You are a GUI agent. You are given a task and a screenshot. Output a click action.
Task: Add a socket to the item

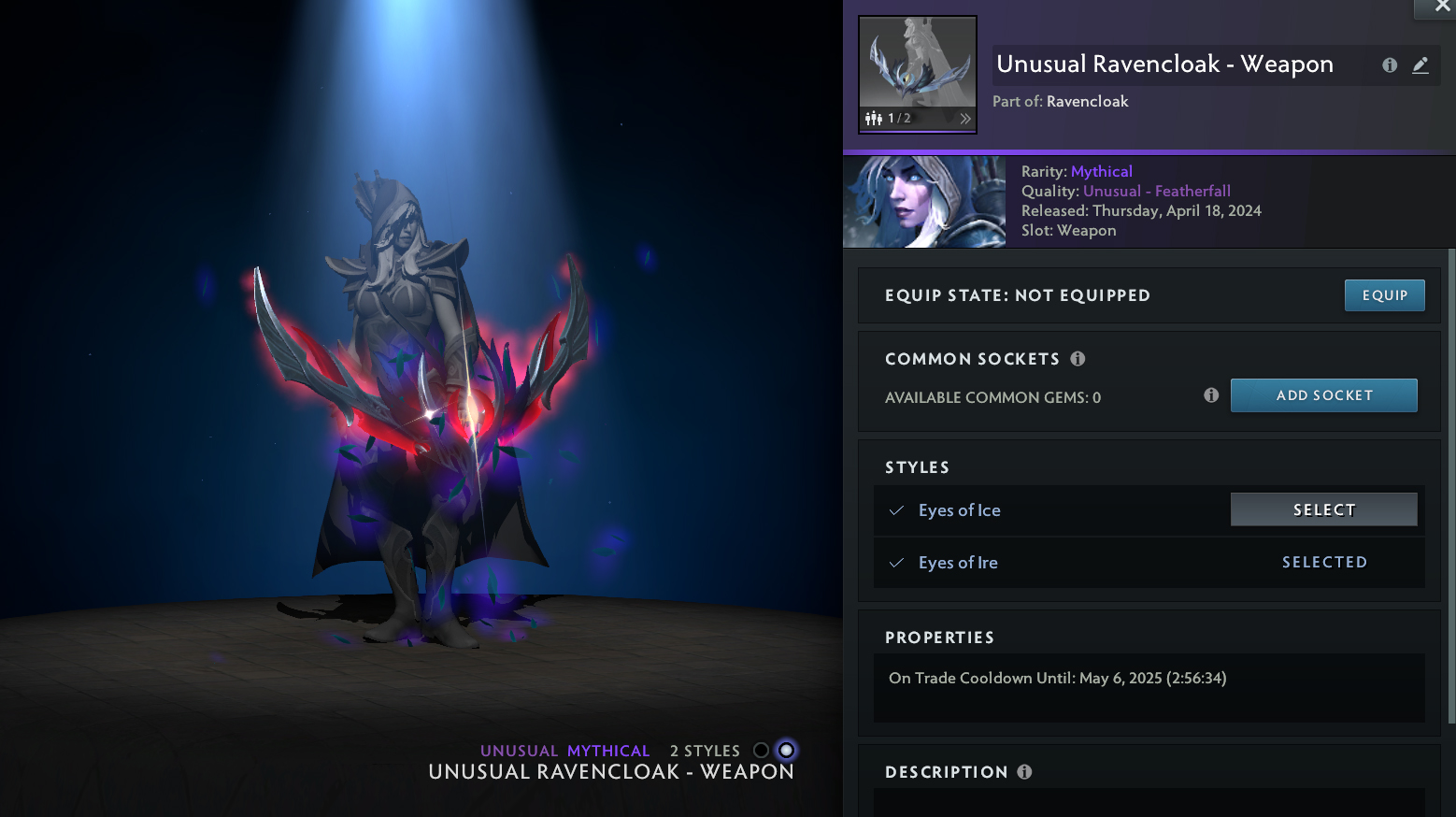(x=1323, y=395)
